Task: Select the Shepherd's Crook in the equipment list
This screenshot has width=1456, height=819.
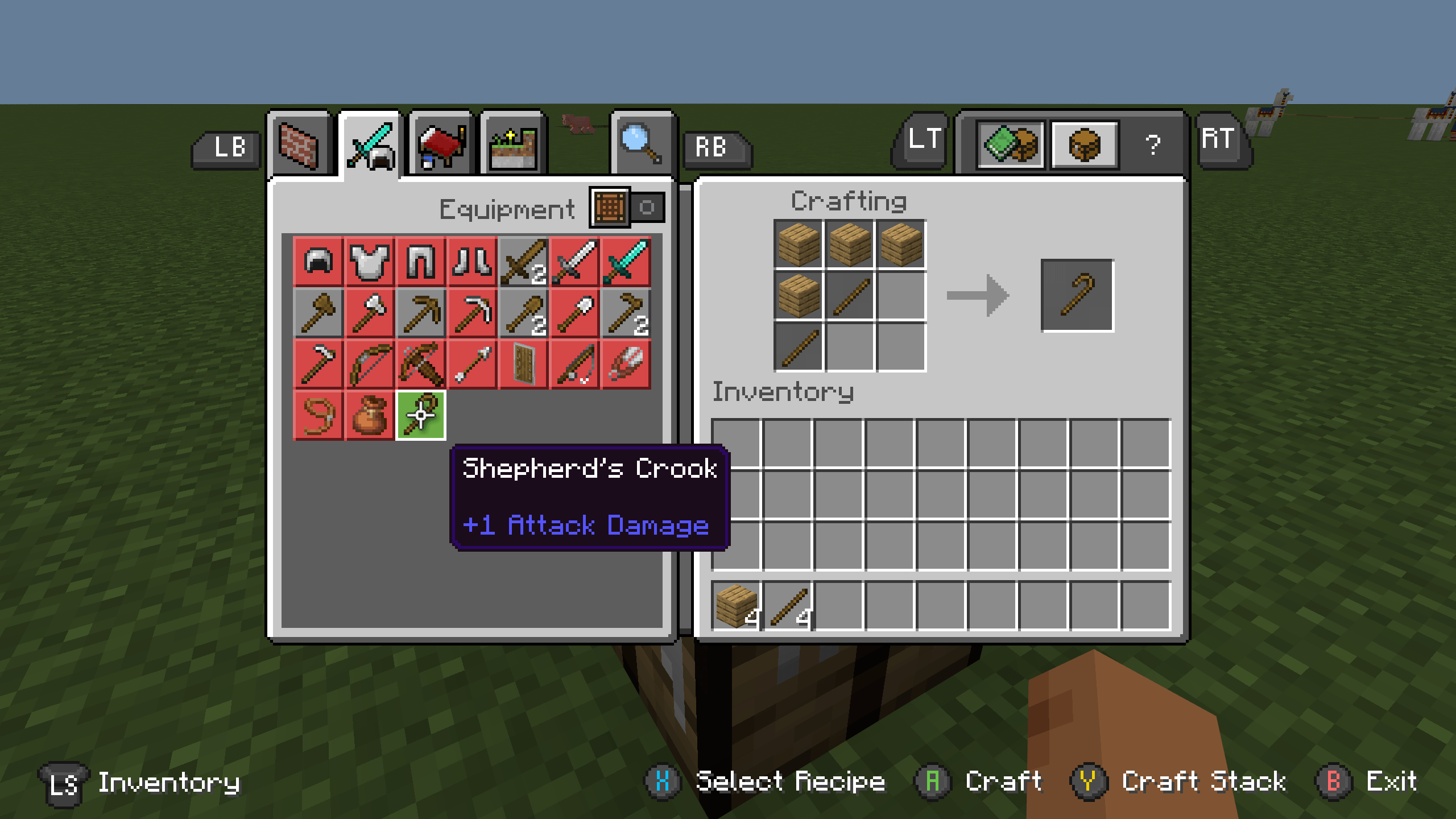Action: coord(420,416)
